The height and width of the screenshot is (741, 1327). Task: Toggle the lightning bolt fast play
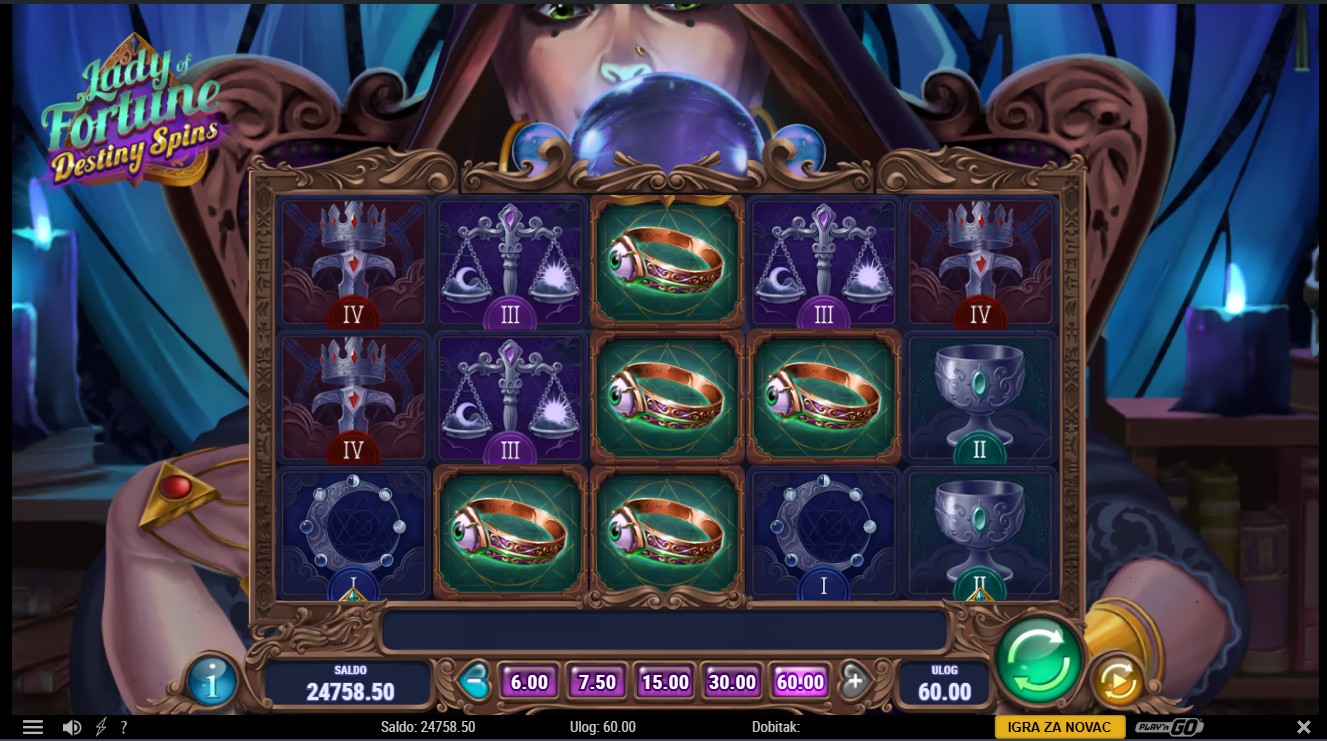[101, 727]
